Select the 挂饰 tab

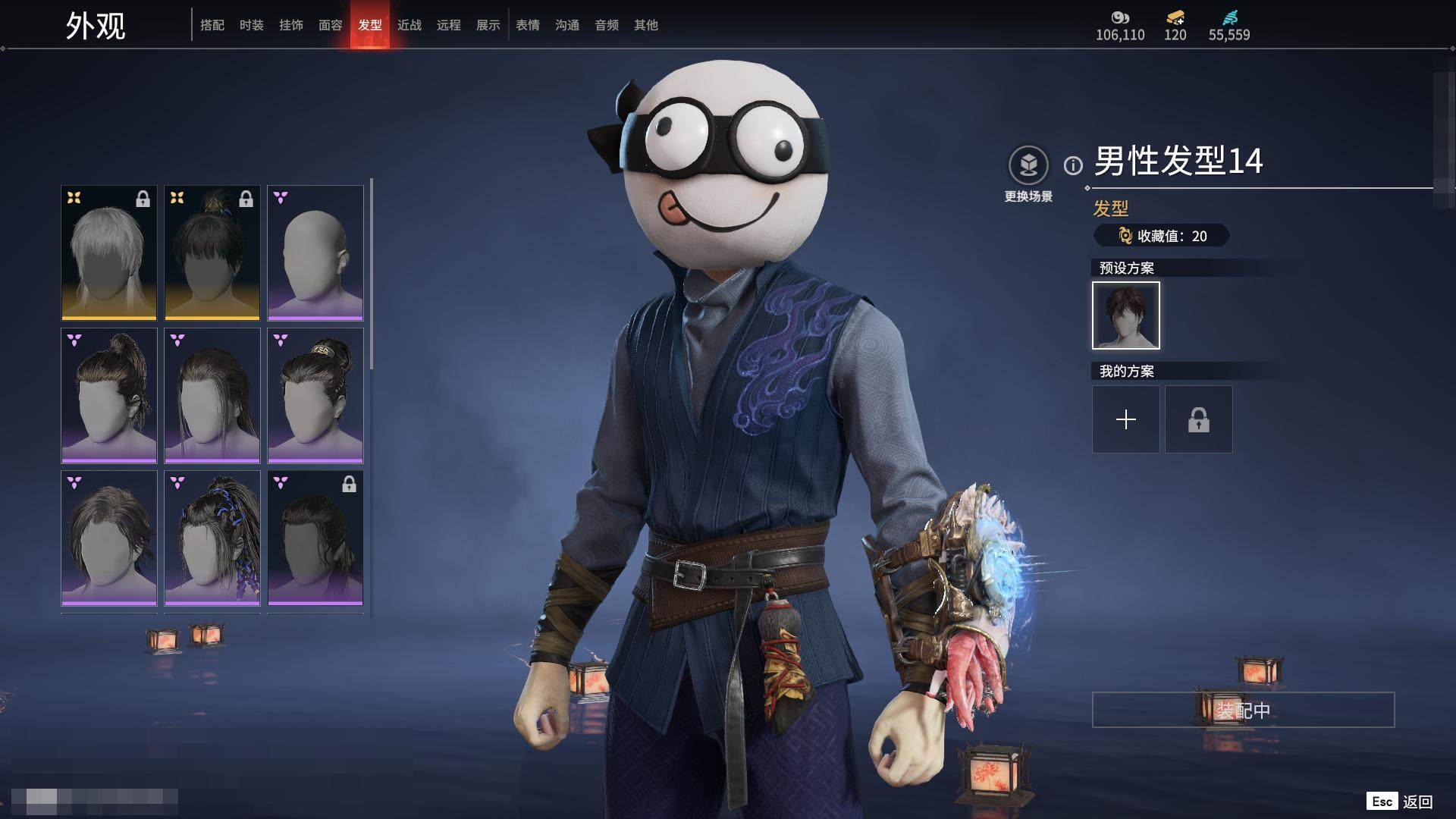coord(291,25)
